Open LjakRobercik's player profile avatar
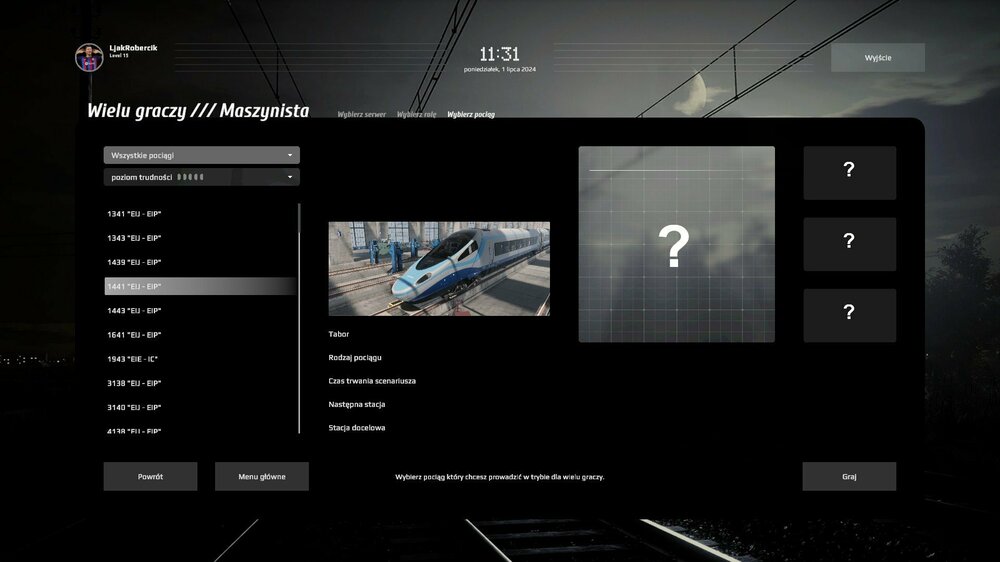The width and height of the screenshot is (1000, 562). click(x=89, y=56)
